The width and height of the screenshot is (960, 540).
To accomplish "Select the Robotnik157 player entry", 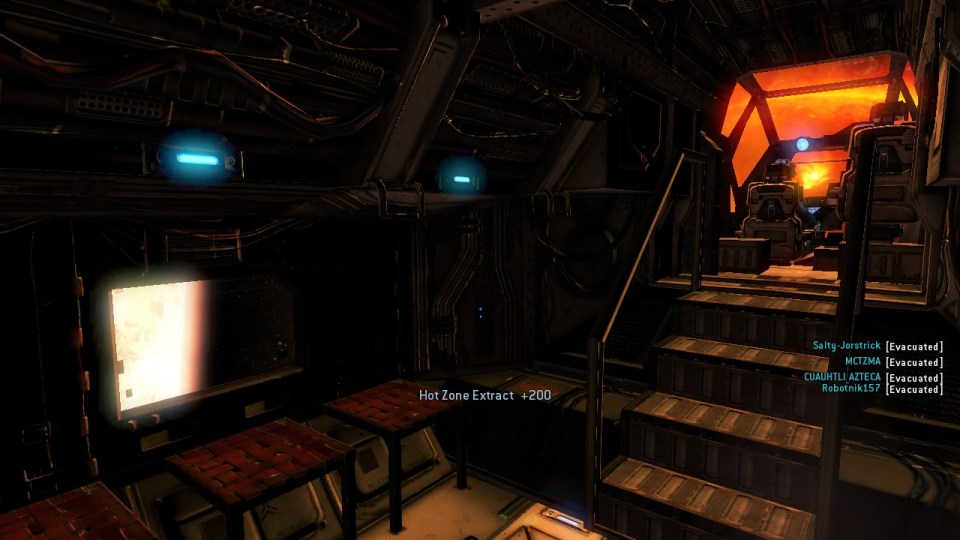I will (x=851, y=388).
